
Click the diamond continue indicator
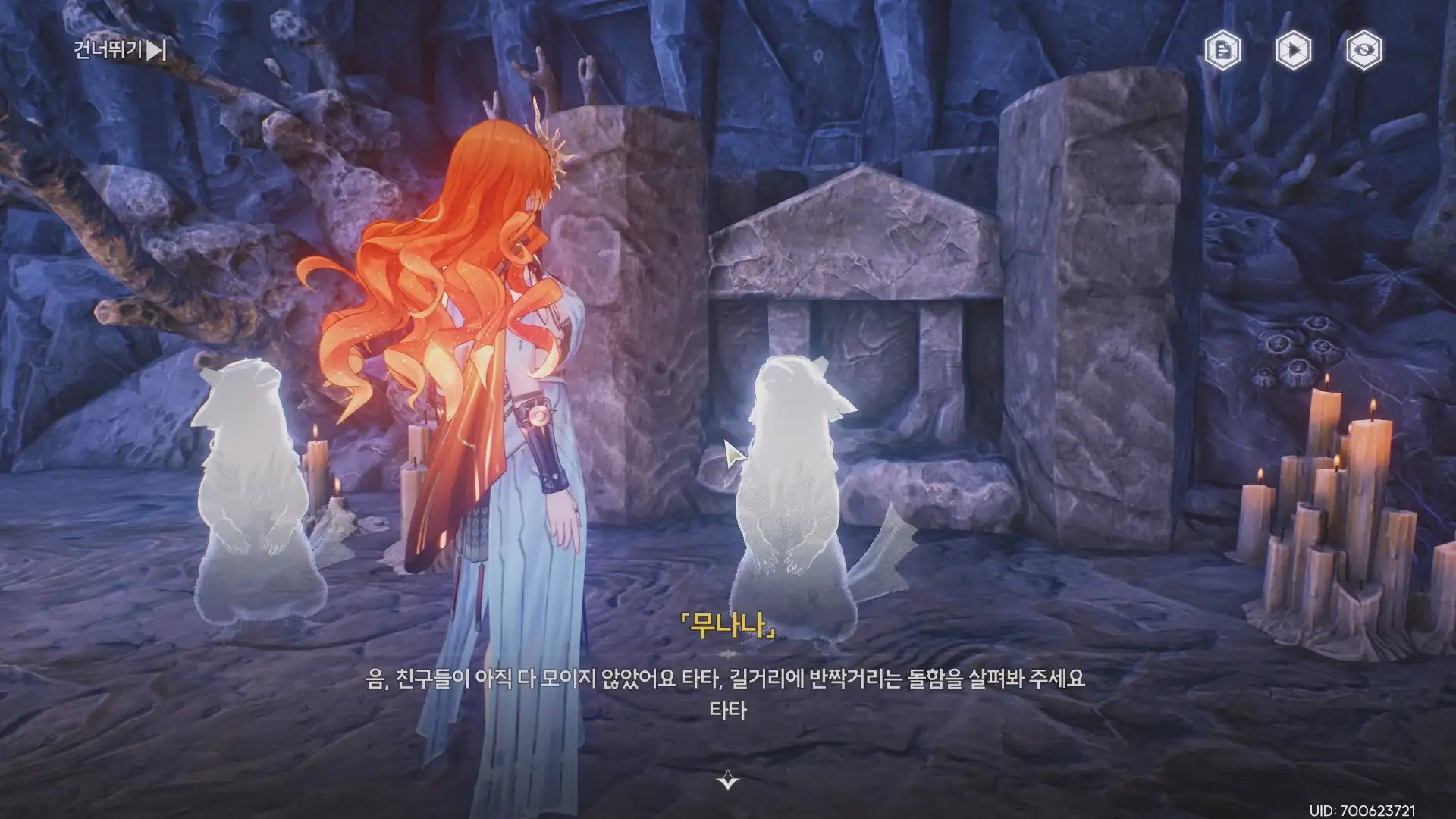tap(727, 777)
